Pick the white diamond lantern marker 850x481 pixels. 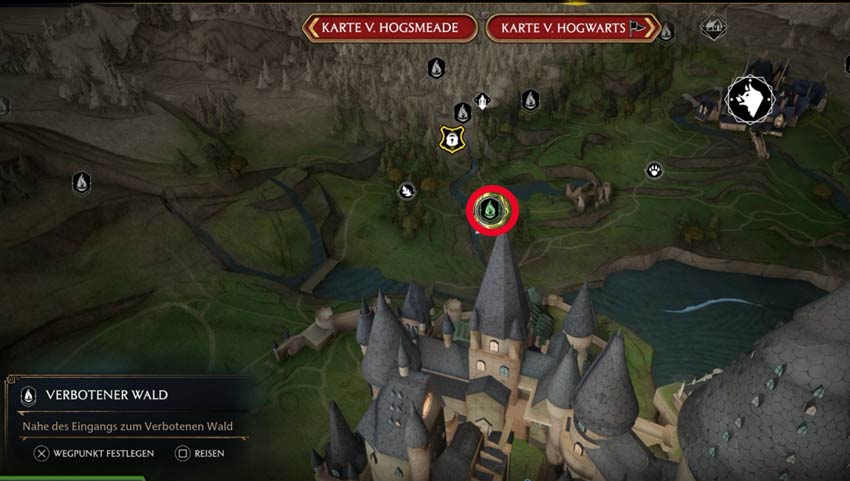[482, 101]
